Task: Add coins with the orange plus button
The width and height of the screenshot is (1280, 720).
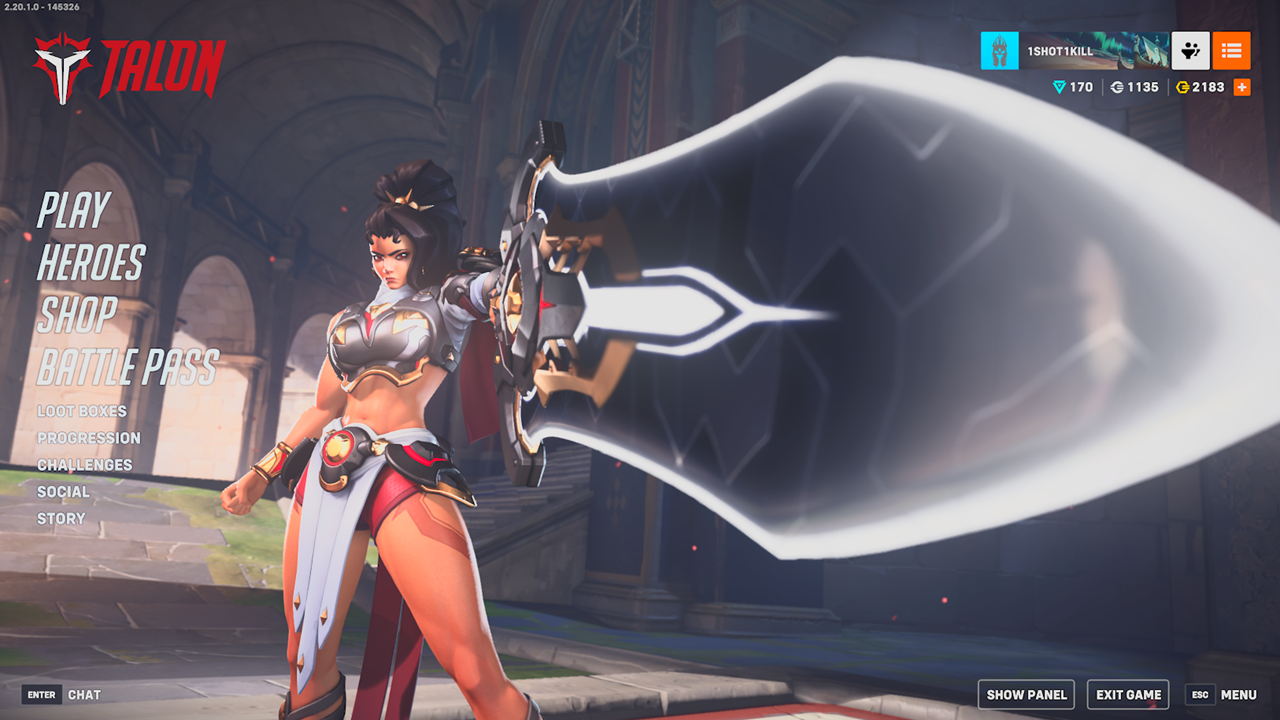Action: tap(1242, 87)
